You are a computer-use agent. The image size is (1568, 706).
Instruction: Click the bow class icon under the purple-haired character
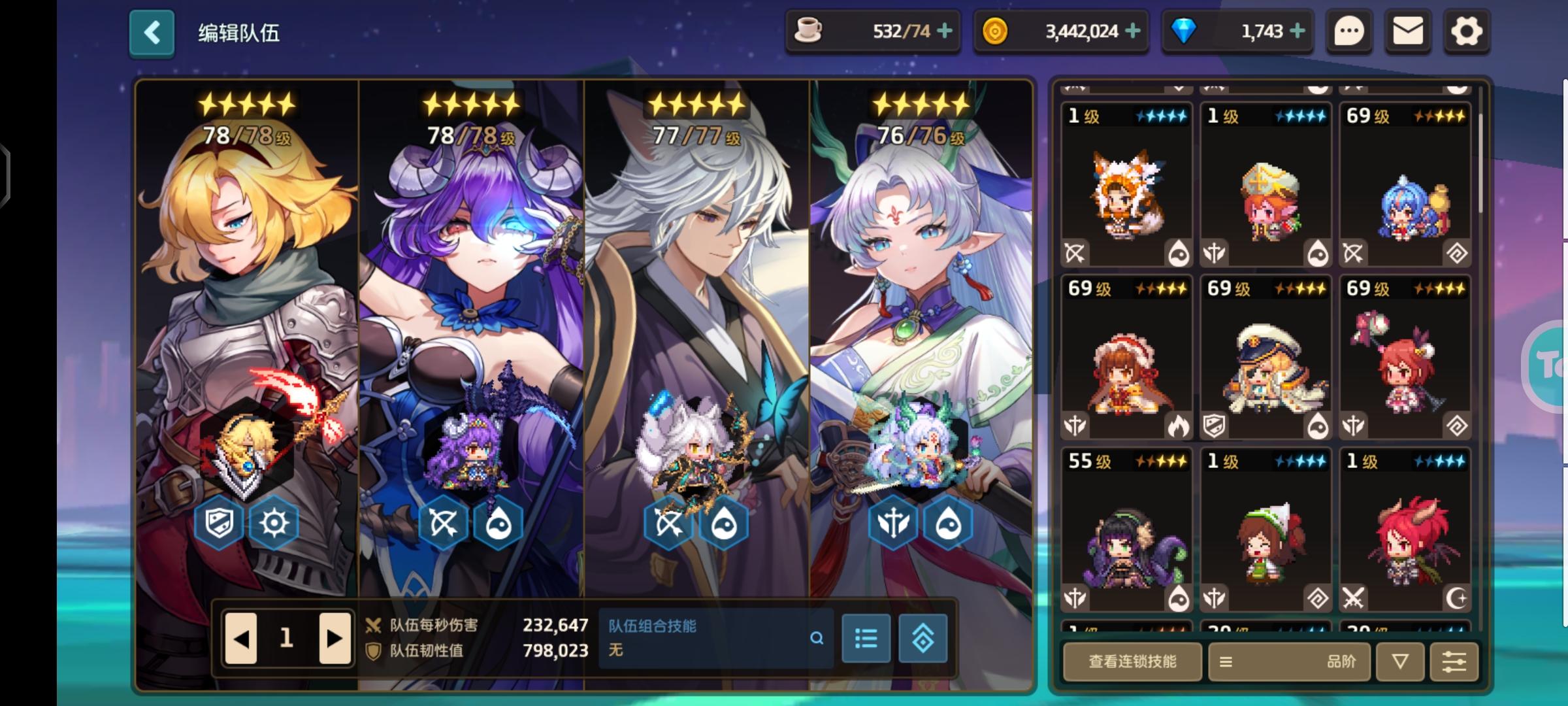coord(443,521)
